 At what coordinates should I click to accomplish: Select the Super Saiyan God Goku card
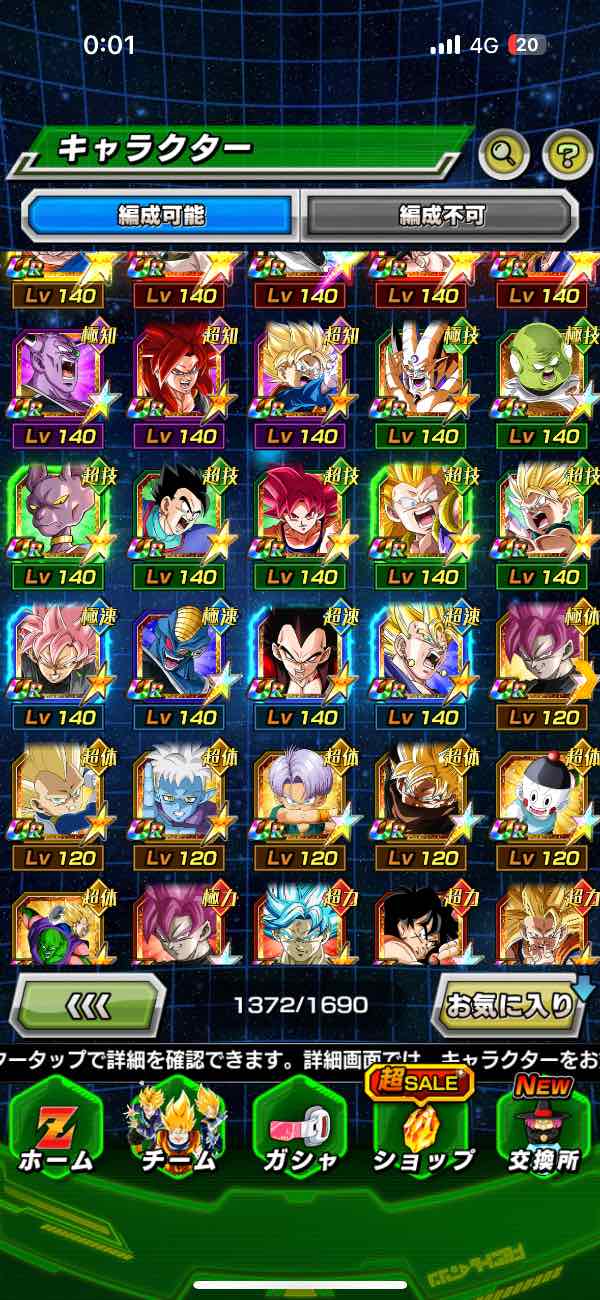point(301,513)
